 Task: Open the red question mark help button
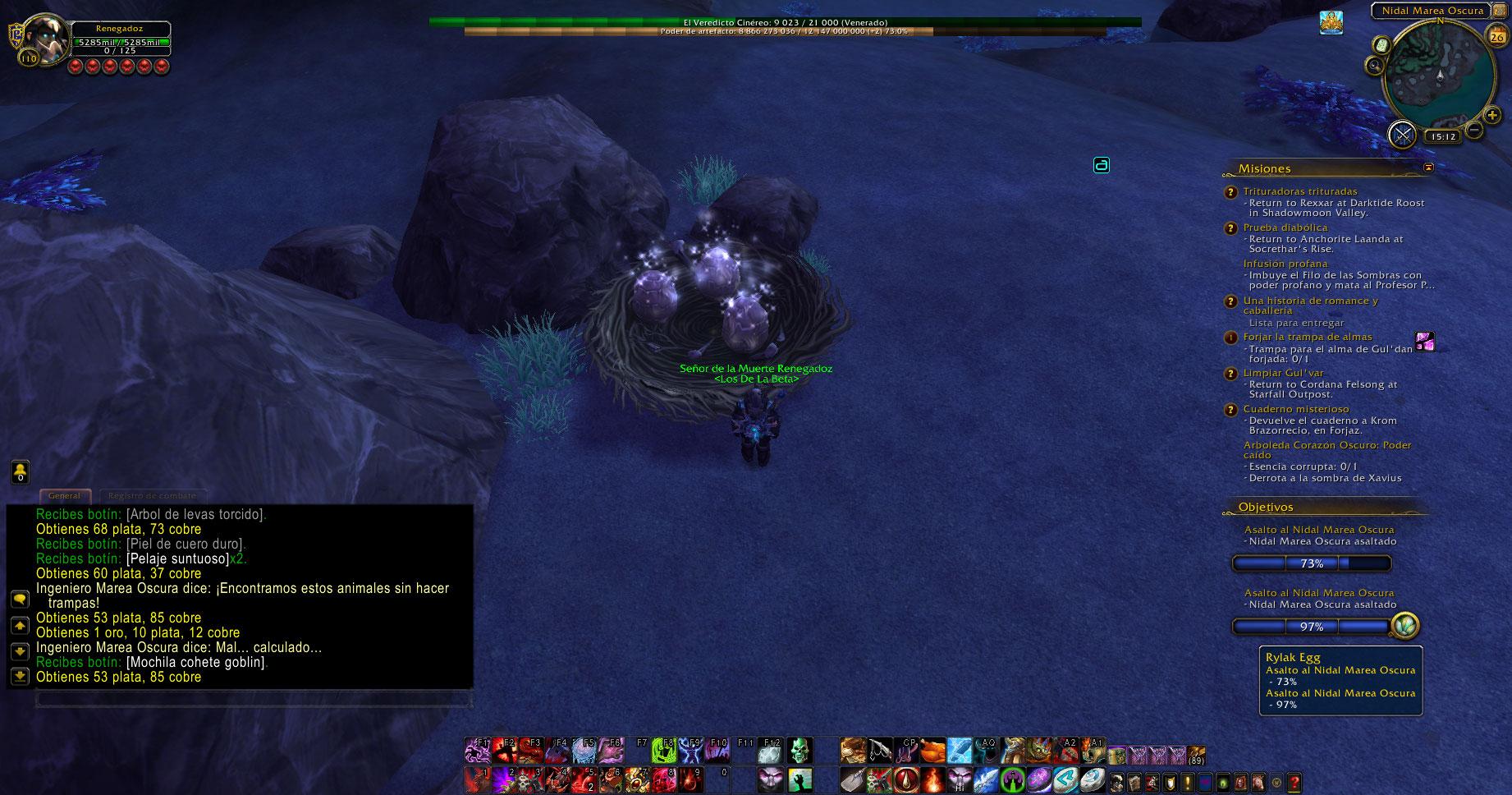tap(1294, 783)
